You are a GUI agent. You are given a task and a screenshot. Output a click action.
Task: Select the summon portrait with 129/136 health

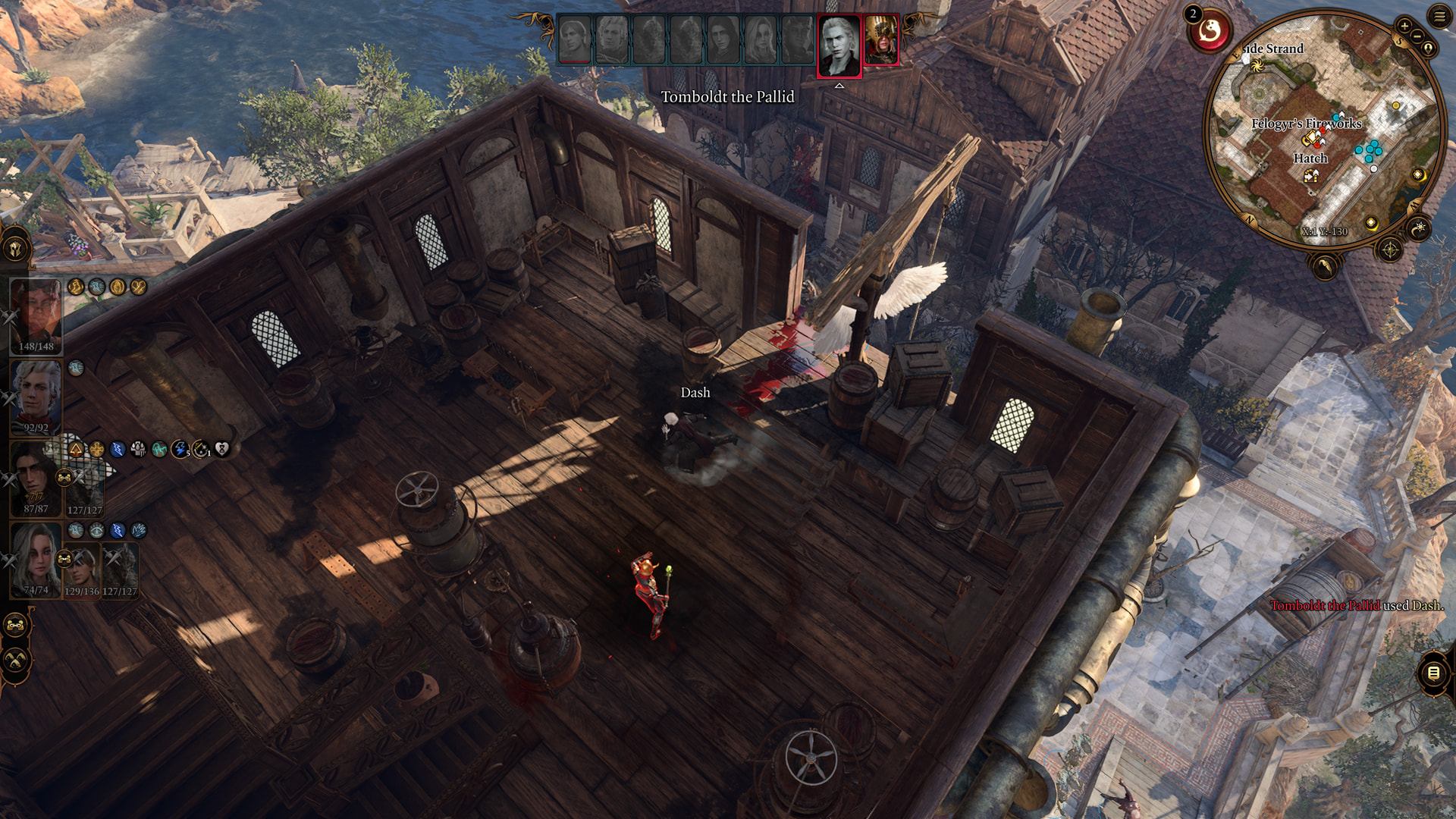point(82,570)
